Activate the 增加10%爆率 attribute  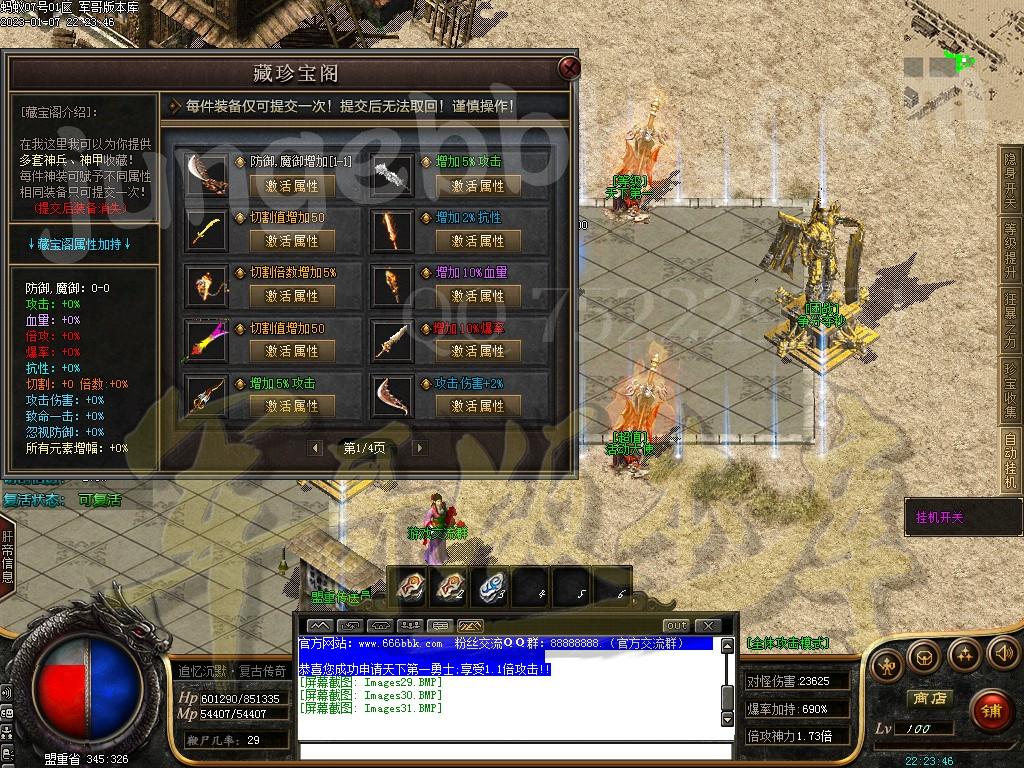[x=477, y=351]
